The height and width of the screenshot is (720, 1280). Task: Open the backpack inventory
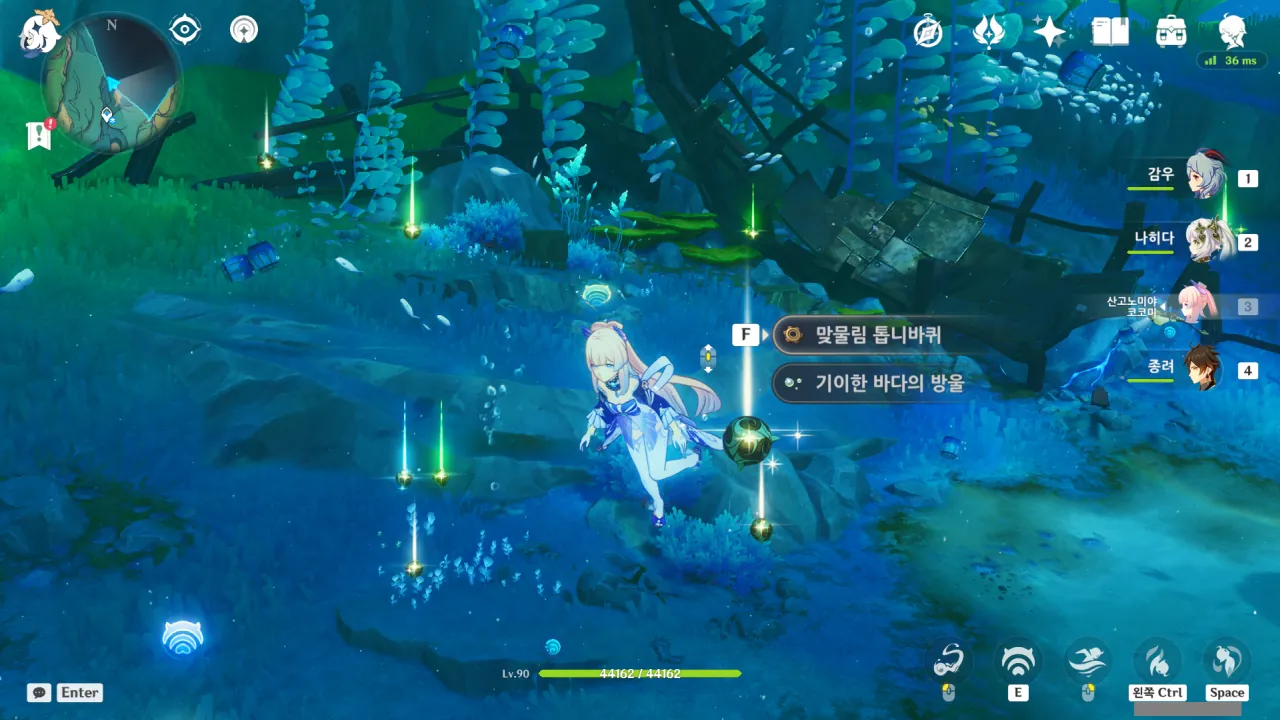[x=1171, y=32]
